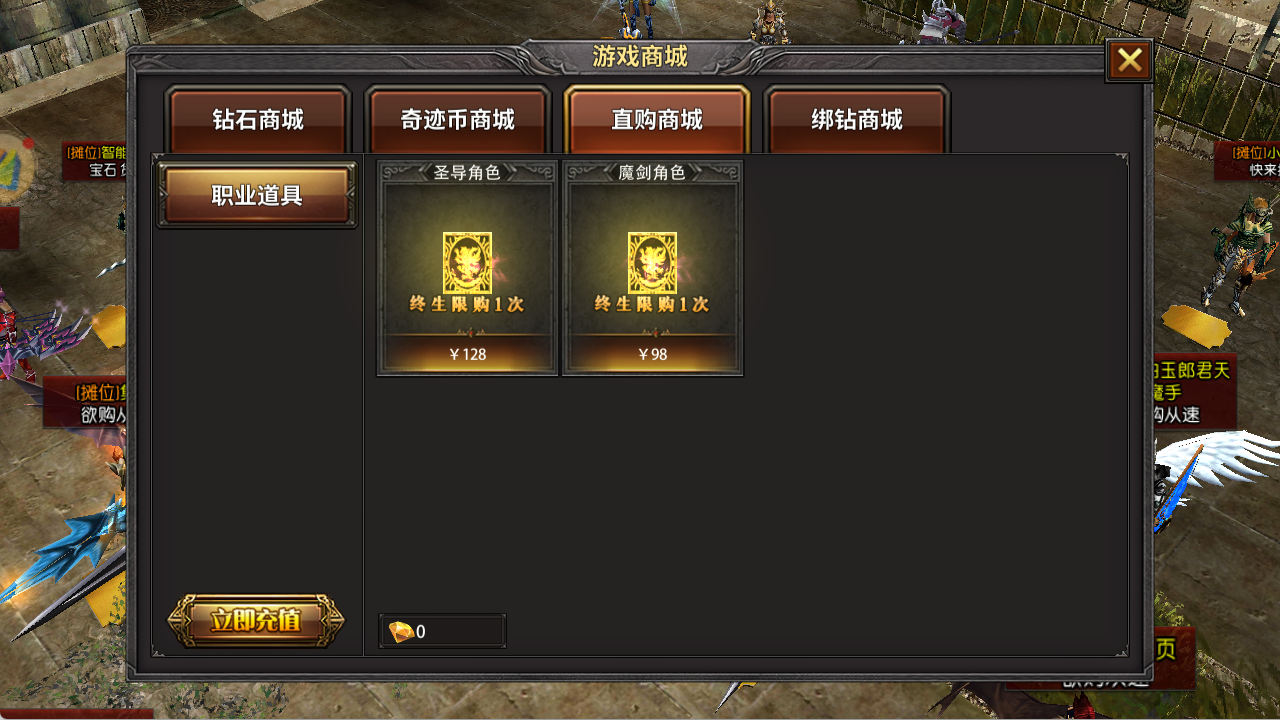Select the 职业道具 category
1280x720 pixels.
click(x=256, y=195)
